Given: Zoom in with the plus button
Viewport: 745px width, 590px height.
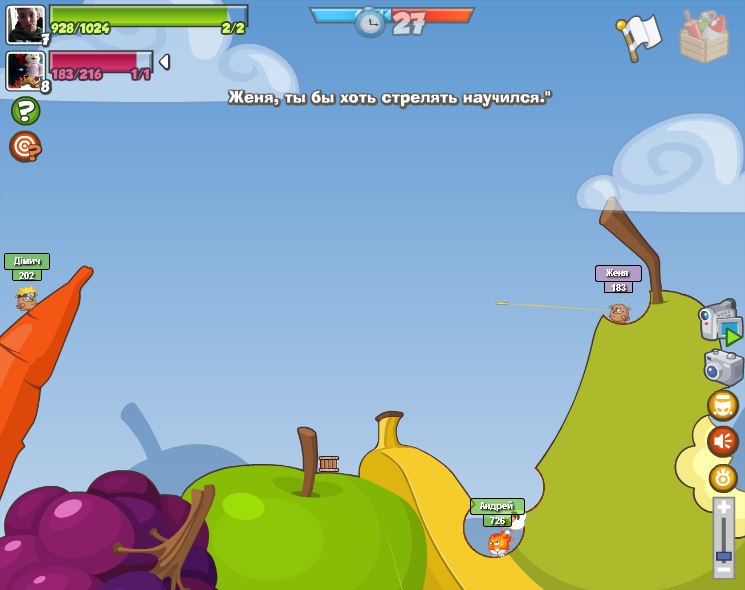Looking at the screenshot, I should [x=723, y=509].
